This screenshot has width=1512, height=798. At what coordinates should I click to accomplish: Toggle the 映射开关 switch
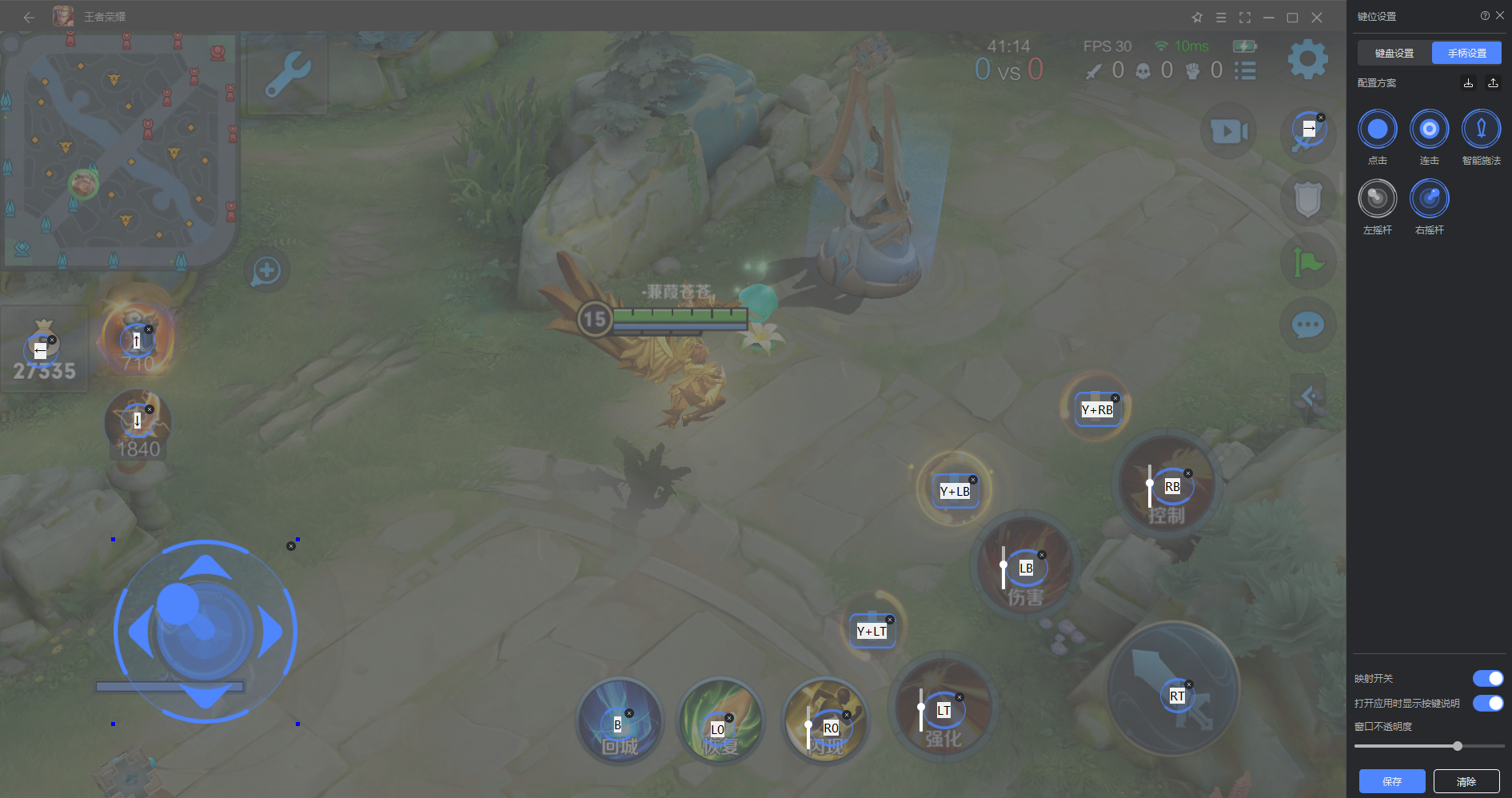[x=1487, y=679]
